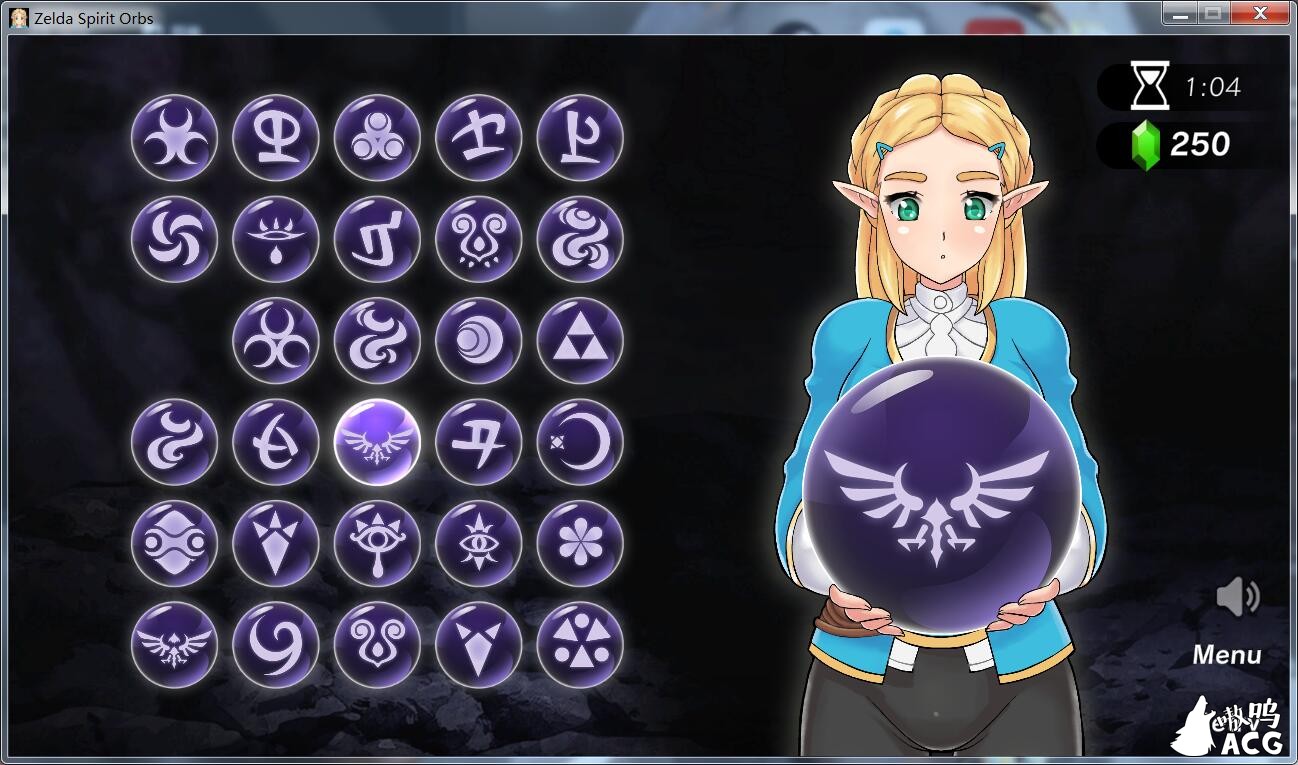Select the arrow-shaped gem orb in bottom row
The height and width of the screenshot is (765, 1298).
[478, 645]
